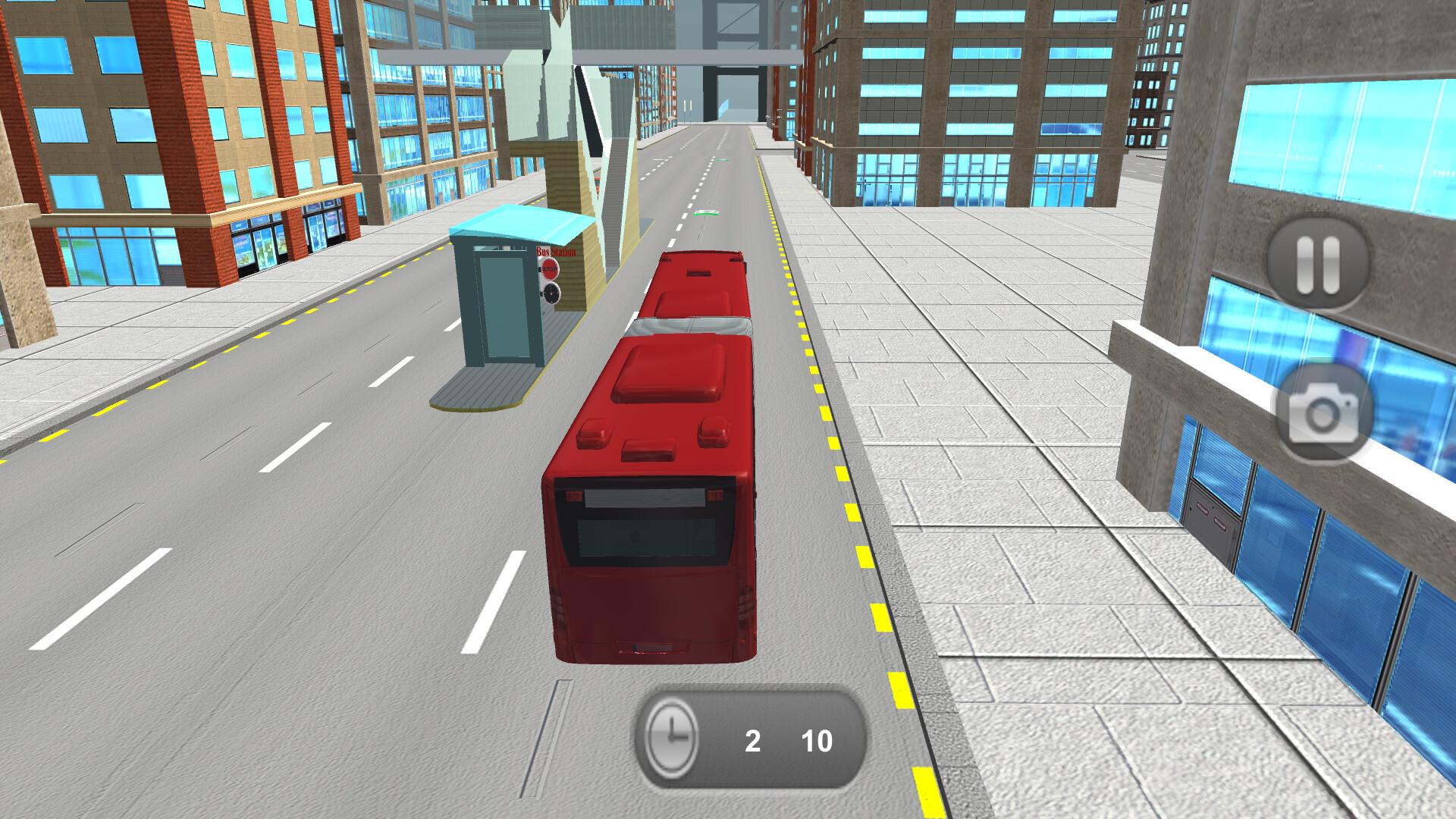
Task: Click the analog clock sign below the STOP sign
Action: (551, 293)
